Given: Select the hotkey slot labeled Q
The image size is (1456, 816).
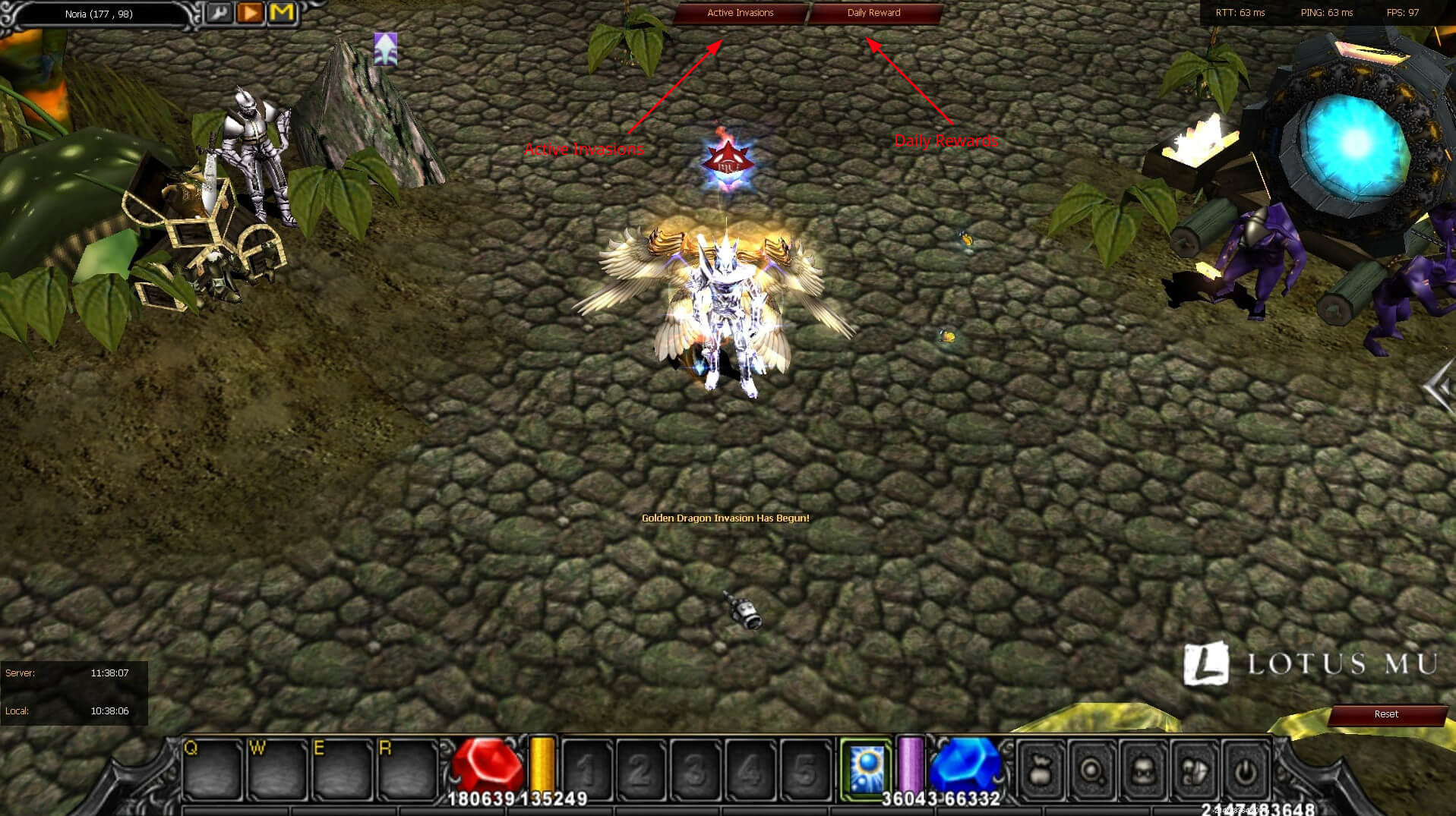Looking at the screenshot, I should [212, 769].
